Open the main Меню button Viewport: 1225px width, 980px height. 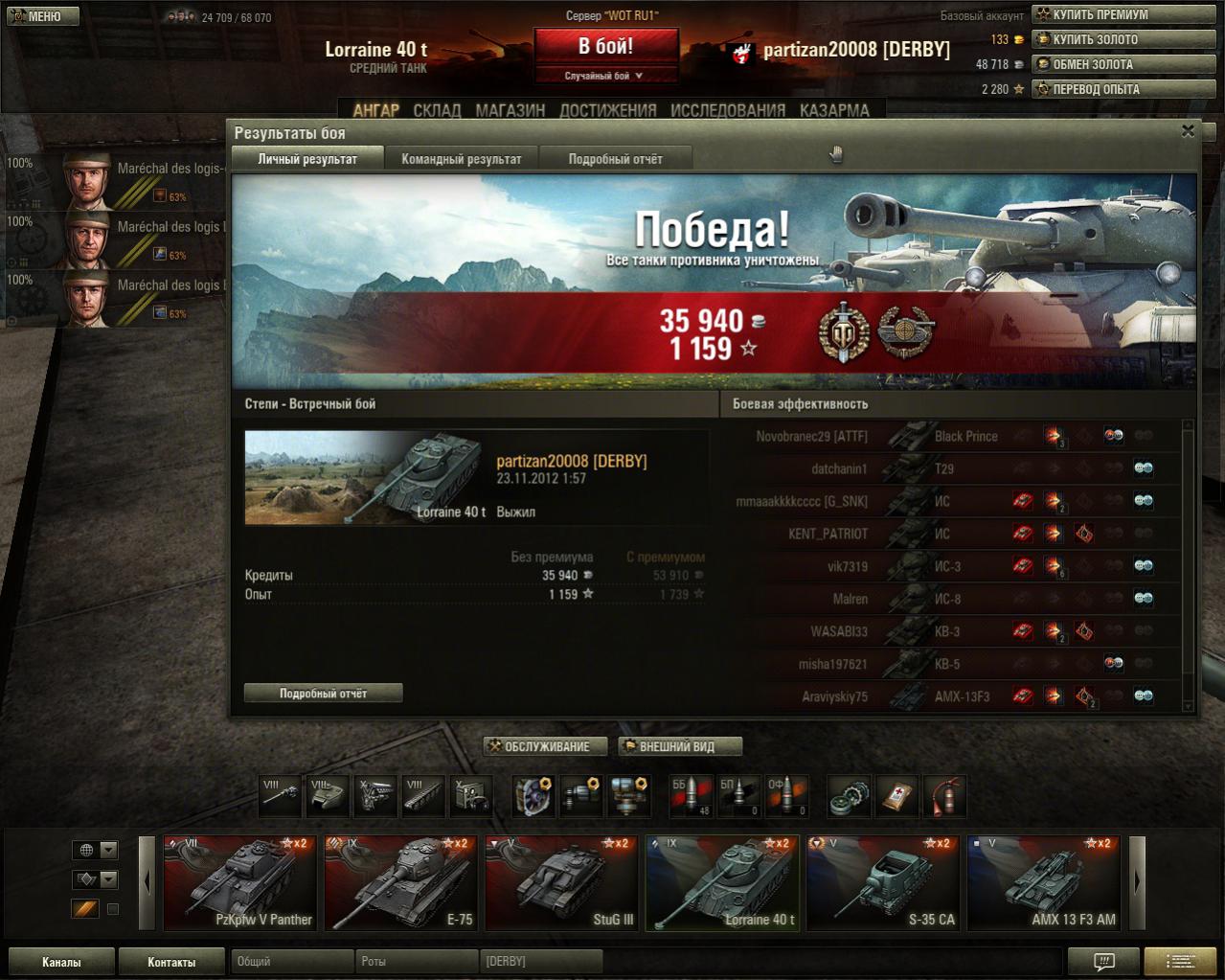coord(40,16)
